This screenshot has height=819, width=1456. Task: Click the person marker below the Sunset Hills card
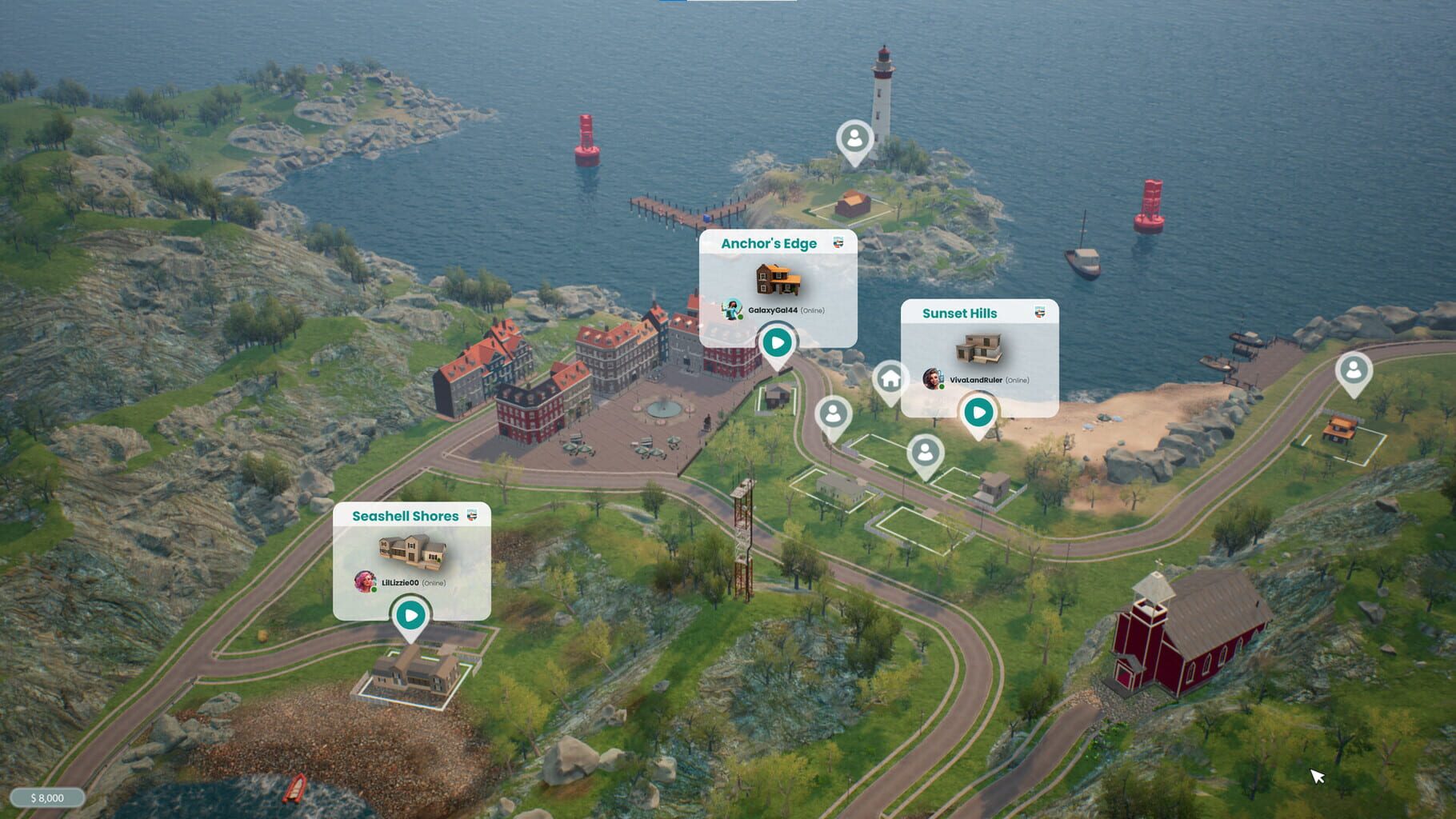pos(926,452)
